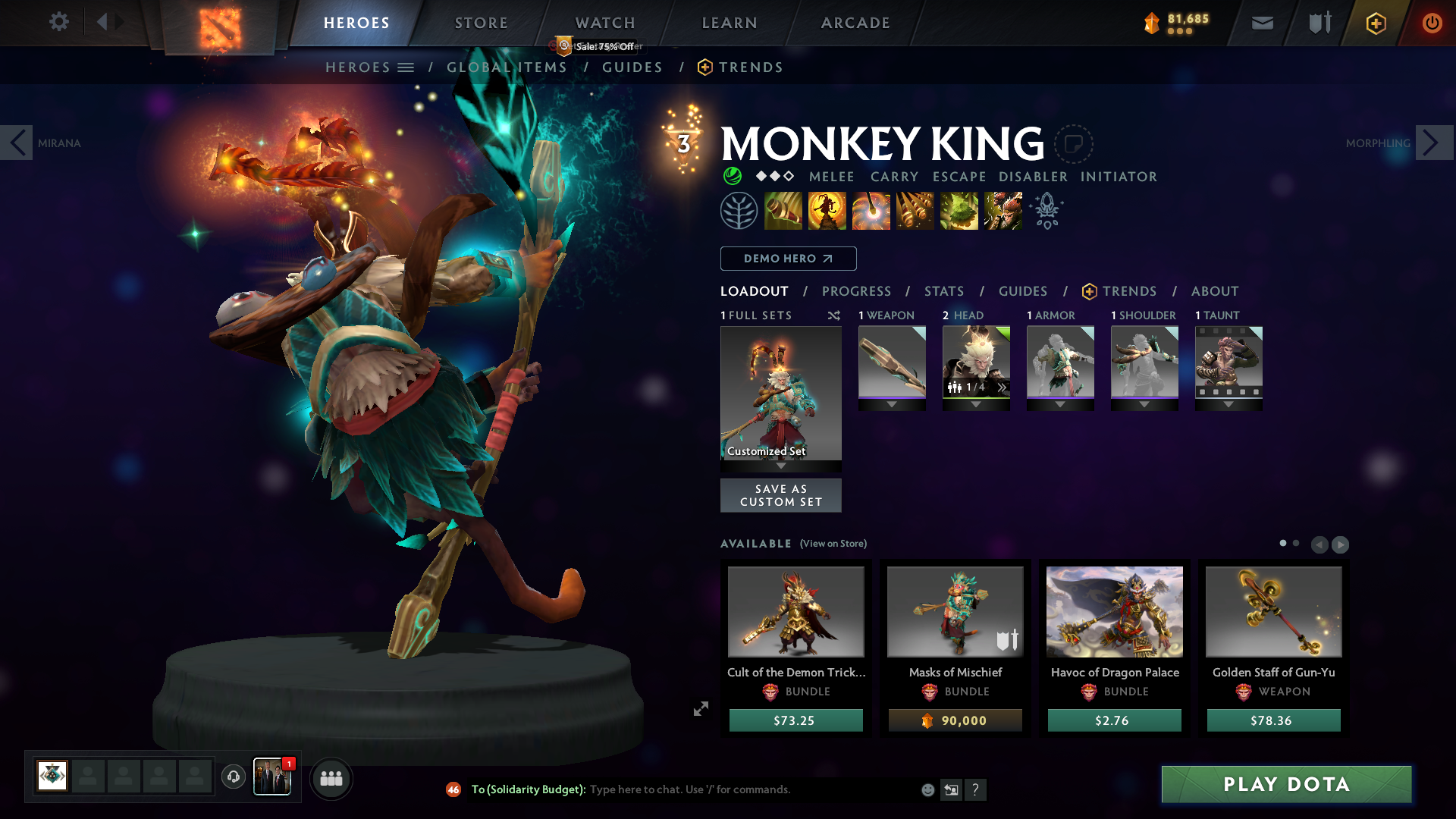Open the Dota Plus hexagon icon

tap(1376, 23)
